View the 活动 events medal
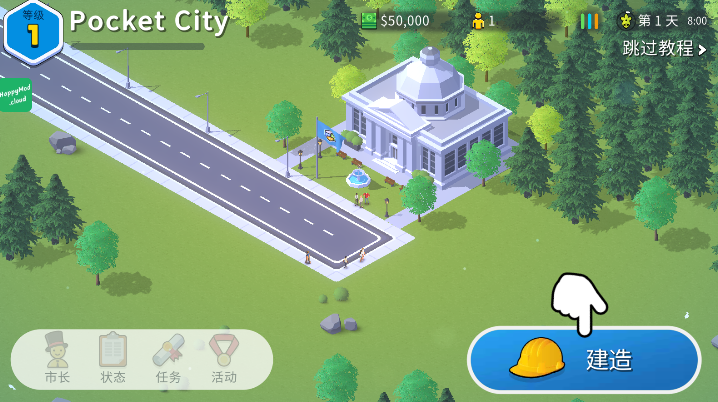 224,358
